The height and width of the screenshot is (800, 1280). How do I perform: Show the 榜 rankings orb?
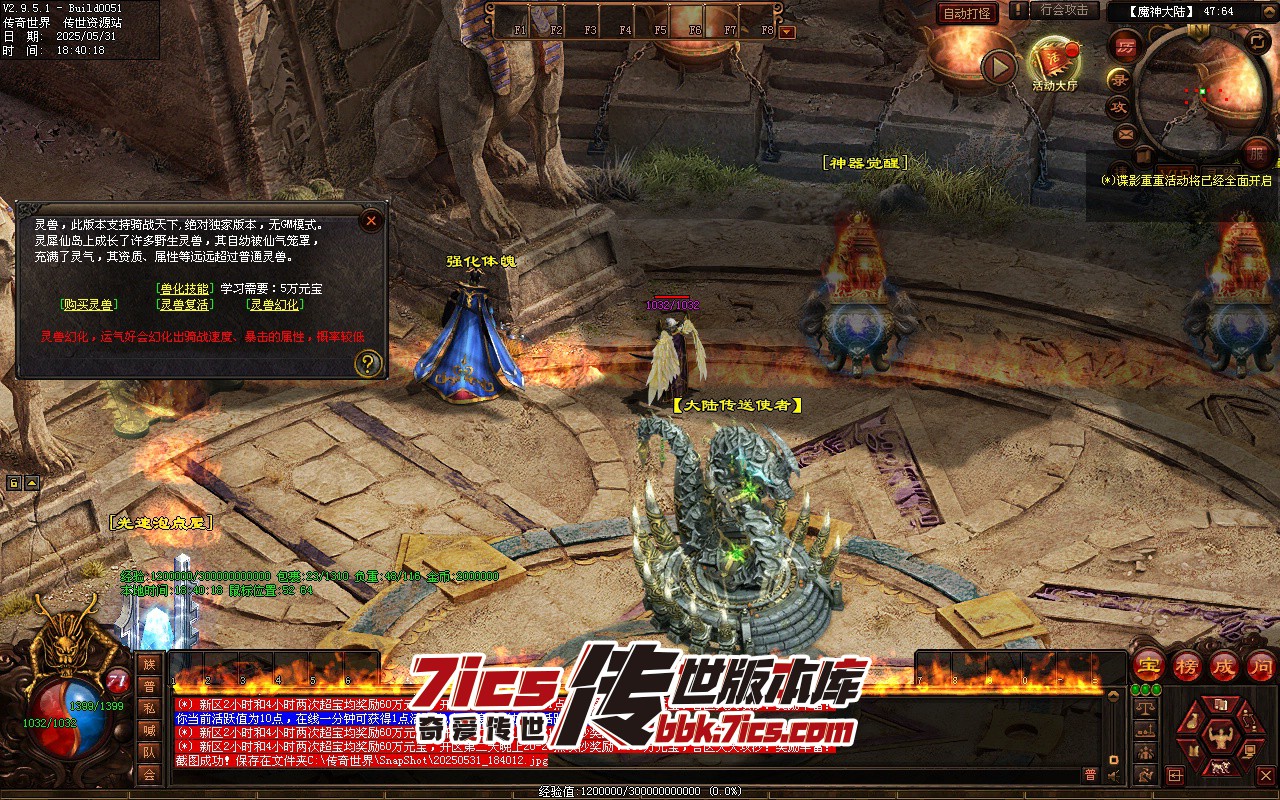pos(1187,665)
